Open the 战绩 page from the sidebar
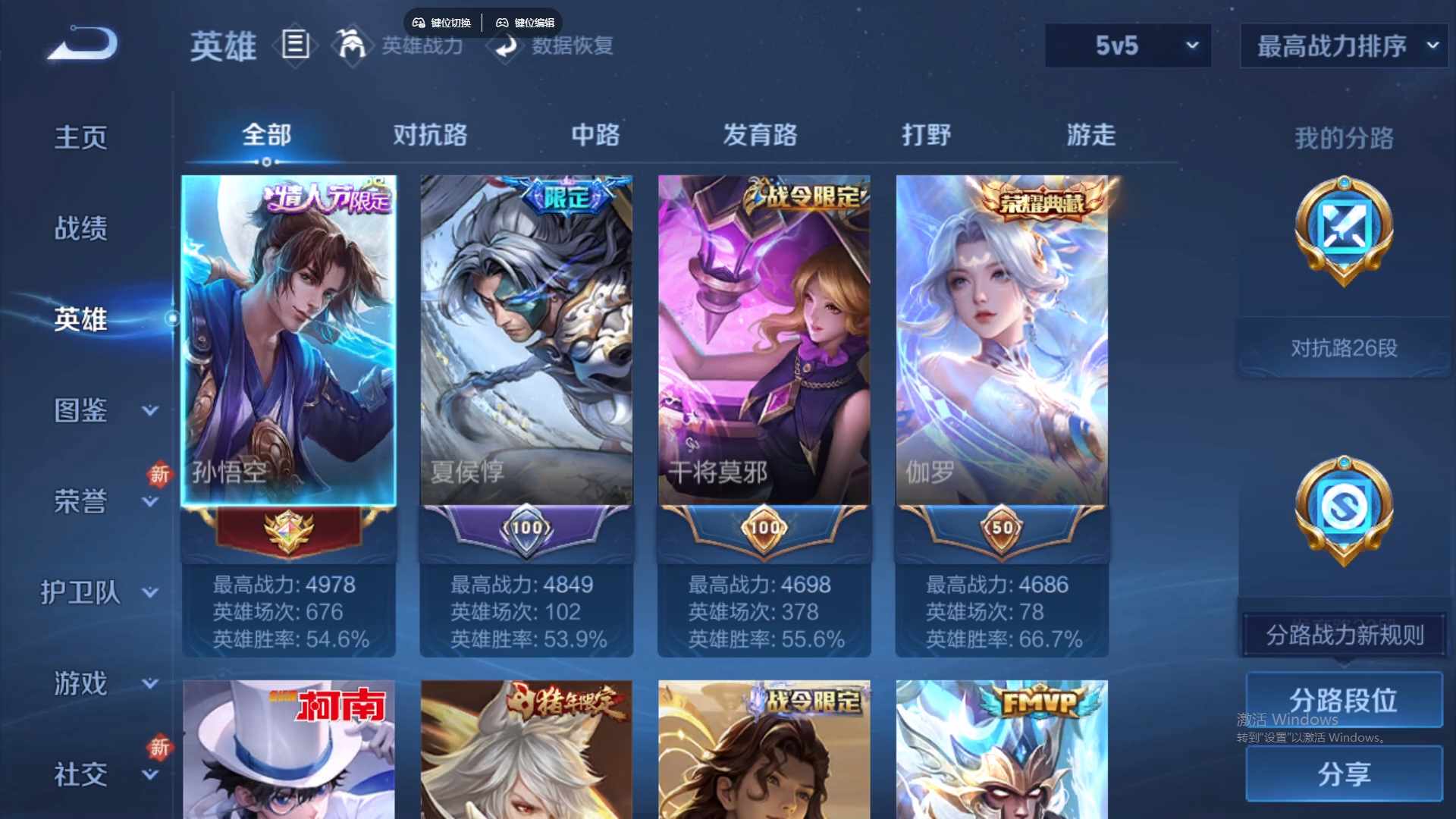The image size is (1456, 819). point(80,227)
